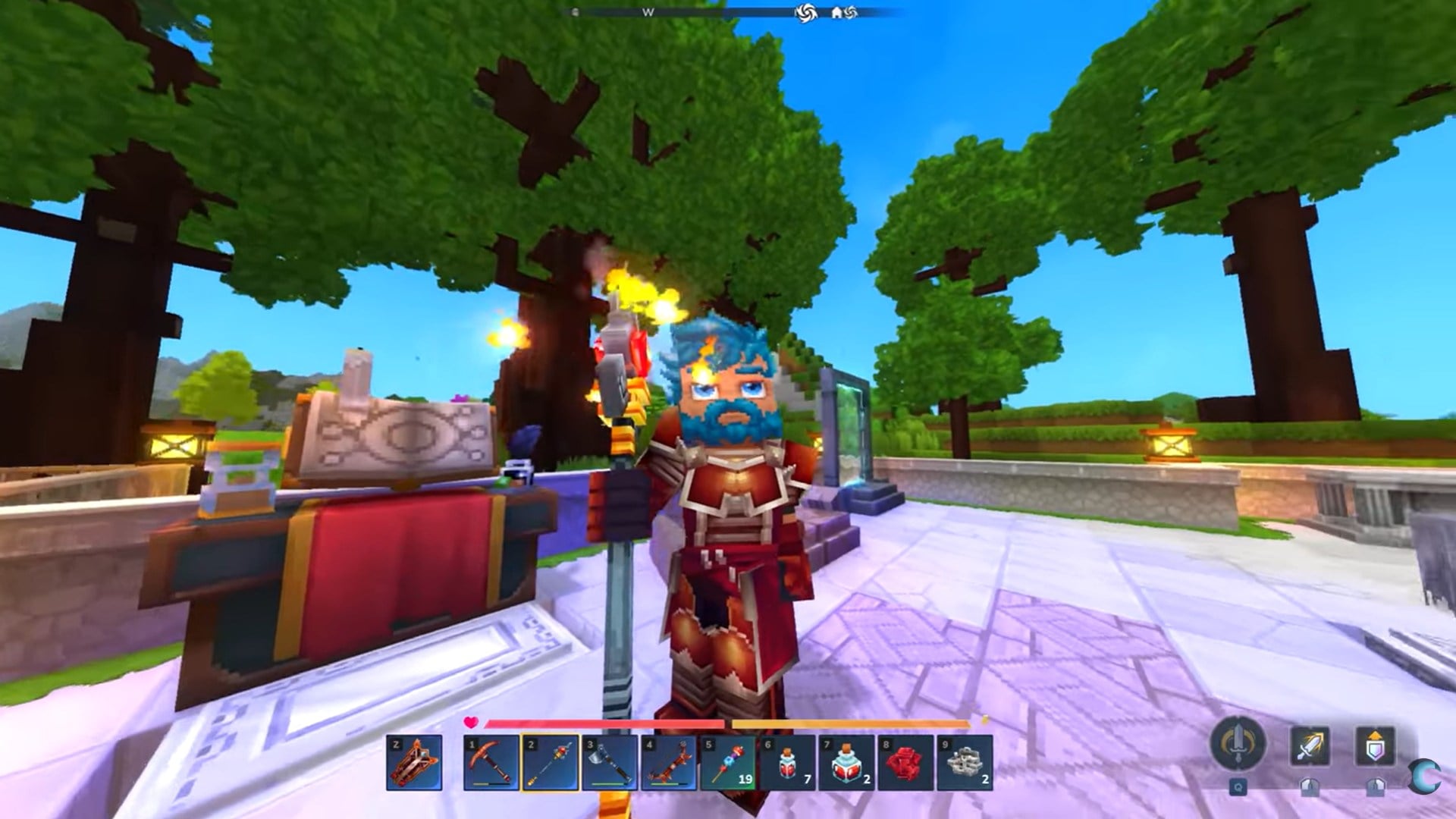Click the left portal swirl marker on the compass
Viewport: 1456px width, 819px height.
(806, 11)
